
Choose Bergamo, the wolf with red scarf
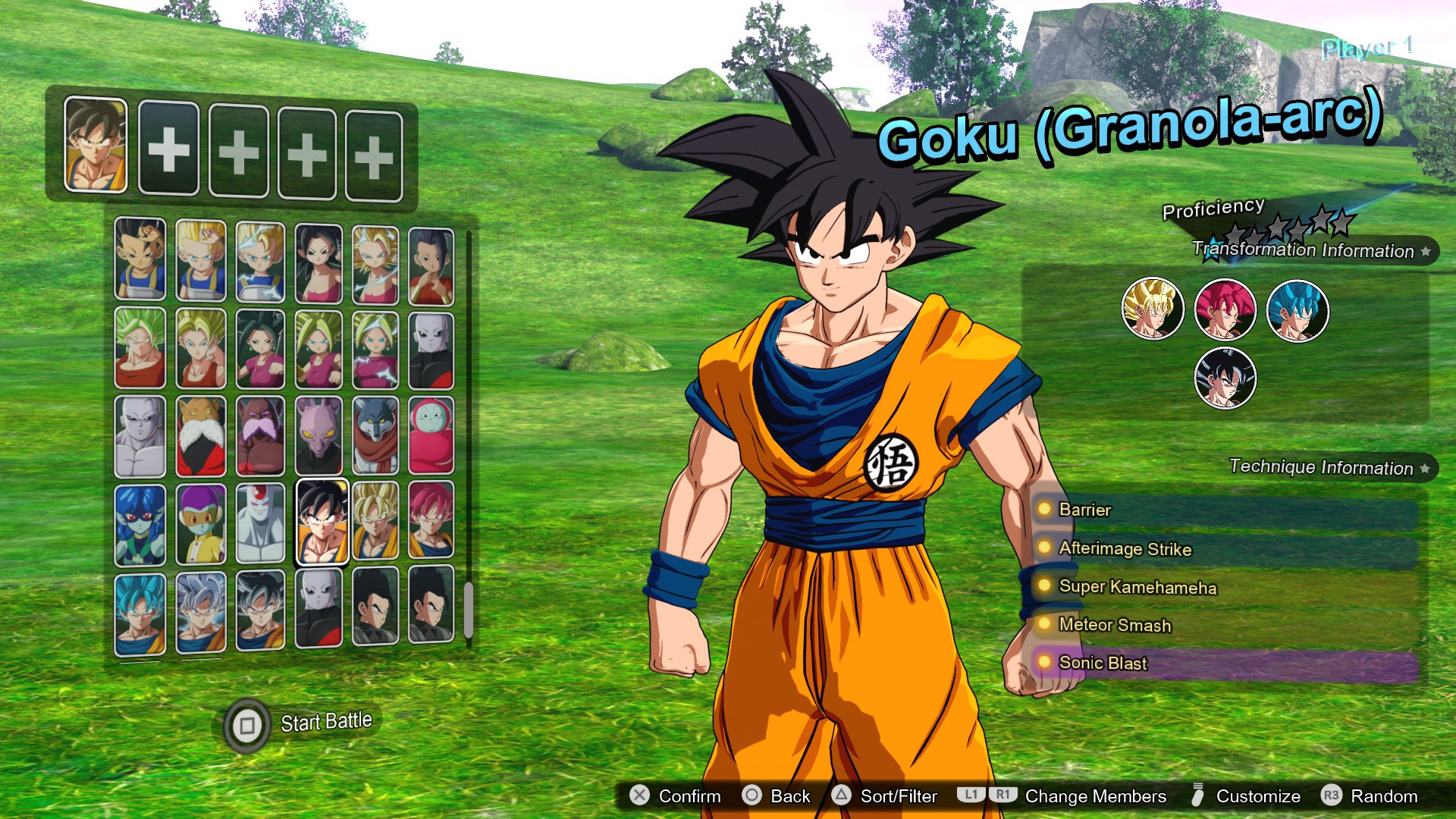coord(375,435)
